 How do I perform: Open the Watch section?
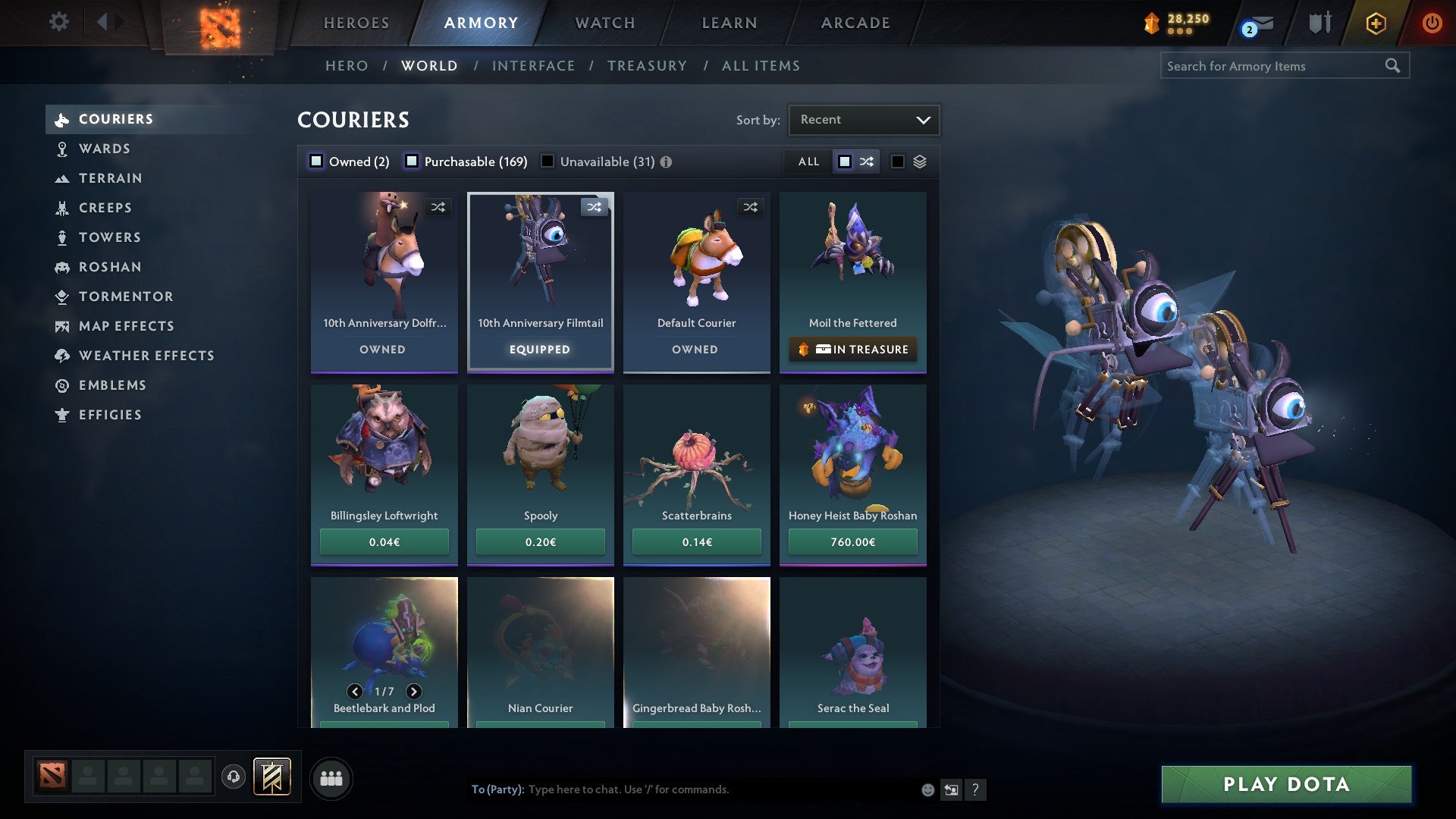604,23
